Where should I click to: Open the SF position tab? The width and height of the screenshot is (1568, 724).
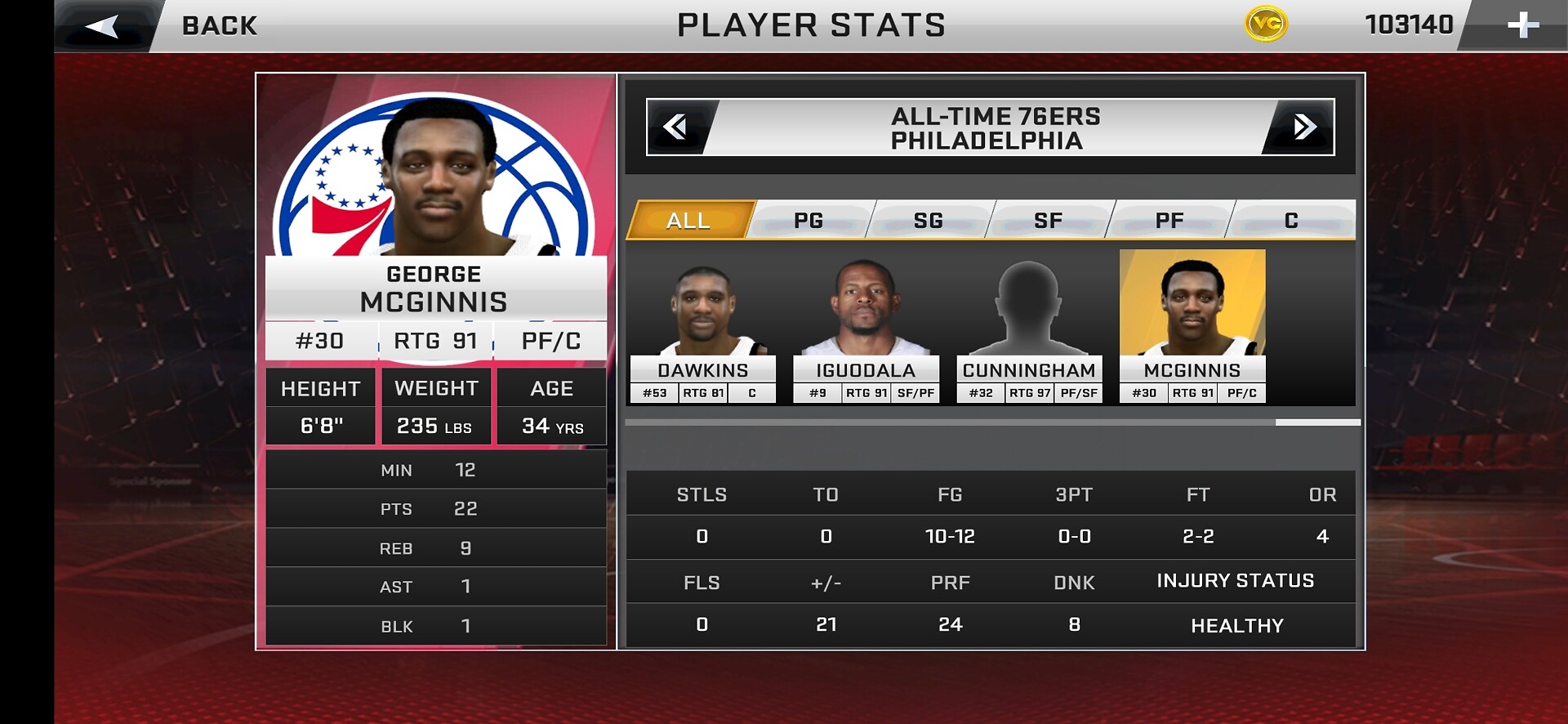tap(1049, 221)
